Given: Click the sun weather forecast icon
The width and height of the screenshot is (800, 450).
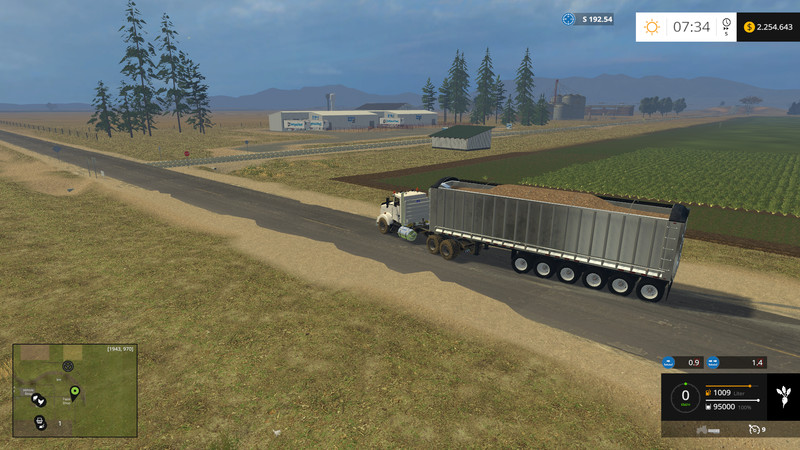Looking at the screenshot, I should point(652,27).
